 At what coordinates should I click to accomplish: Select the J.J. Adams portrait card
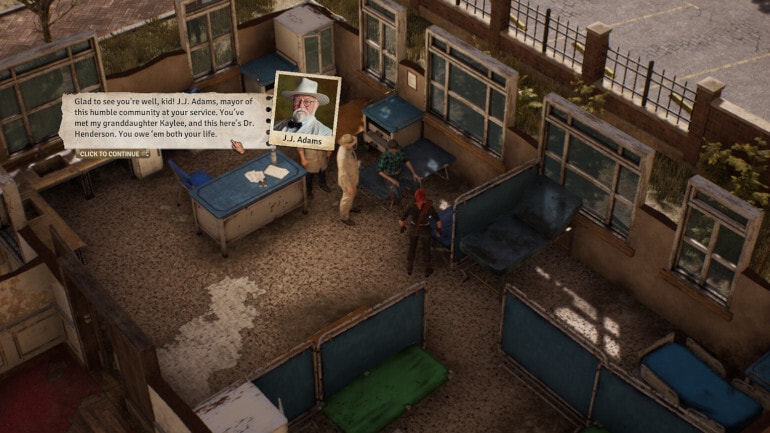[305, 109]
